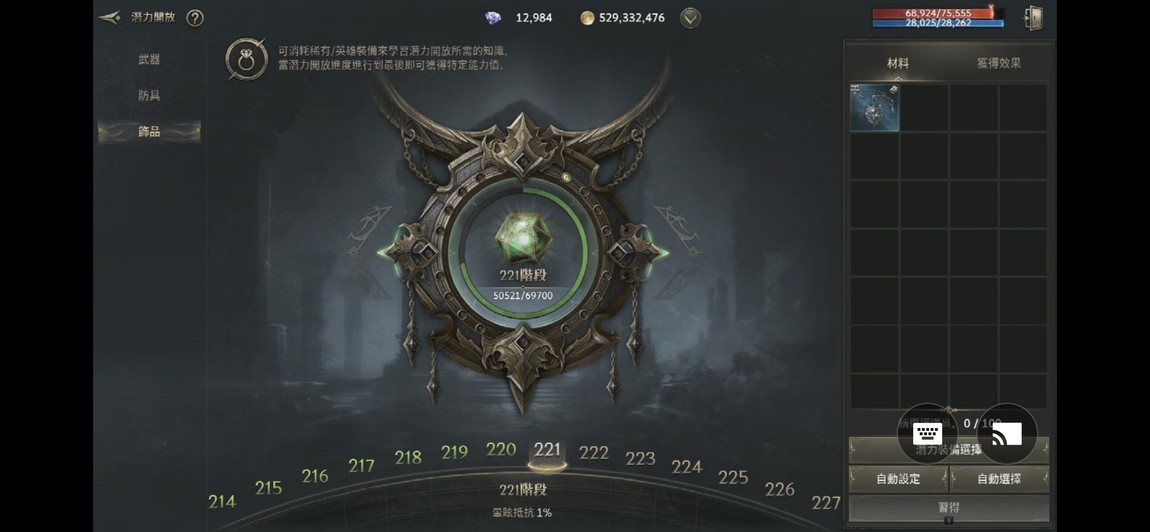Choose stage 225 on the stage dial
The height and width of the screenshot is (532, 1150).
[x=733, y=477]
